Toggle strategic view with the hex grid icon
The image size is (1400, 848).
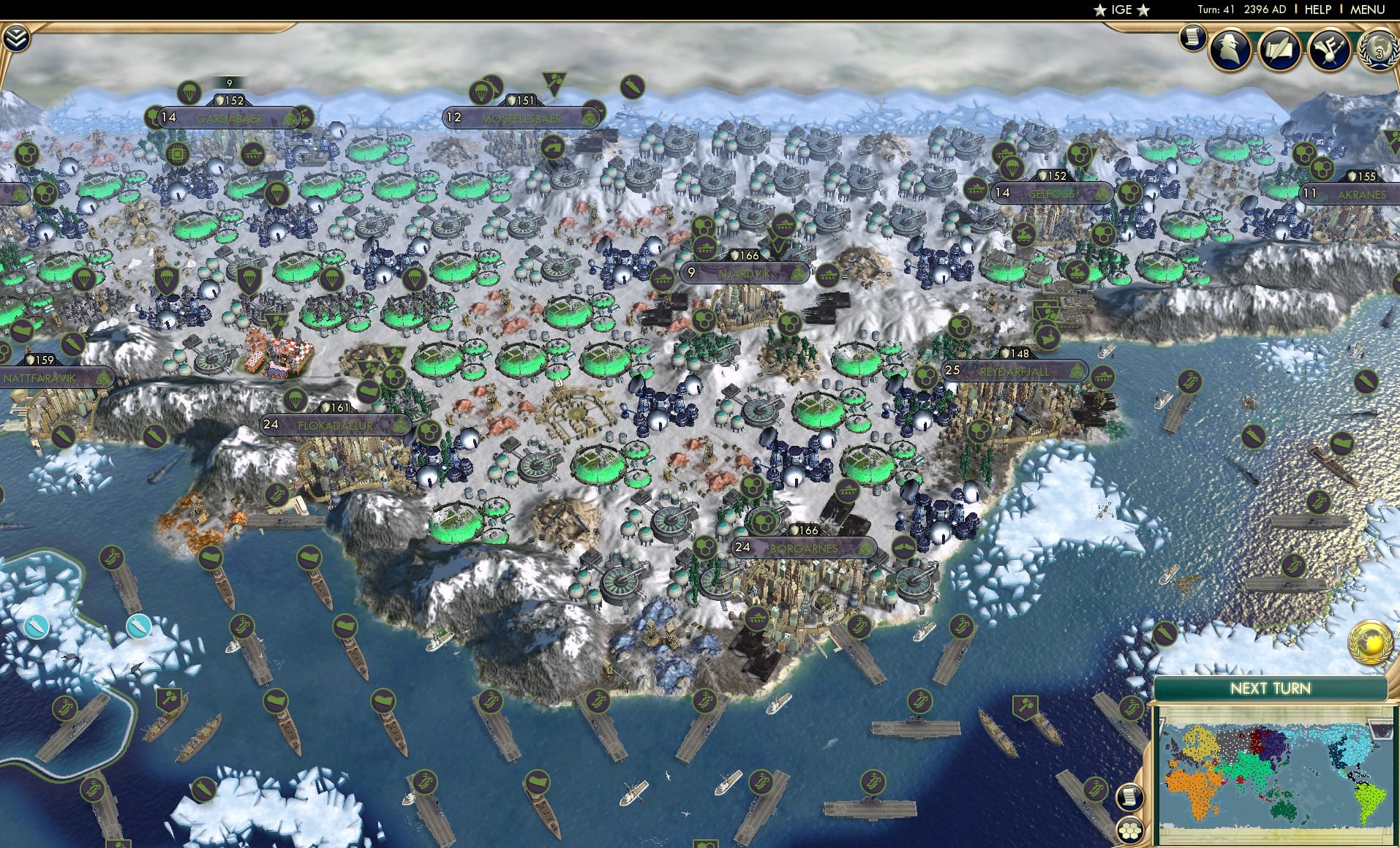click(1129, 830)
